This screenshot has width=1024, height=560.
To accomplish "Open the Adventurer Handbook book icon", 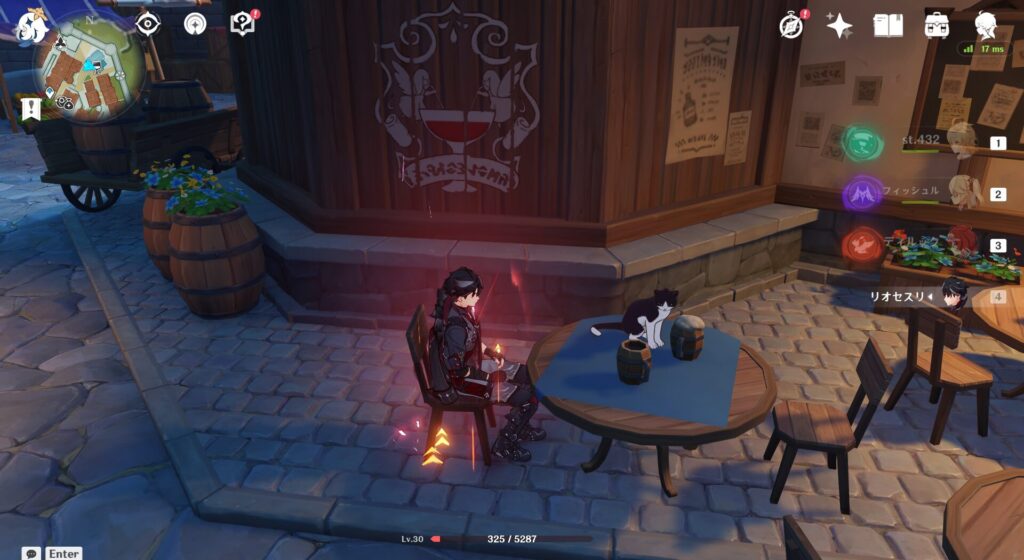I will pos(888,26).
